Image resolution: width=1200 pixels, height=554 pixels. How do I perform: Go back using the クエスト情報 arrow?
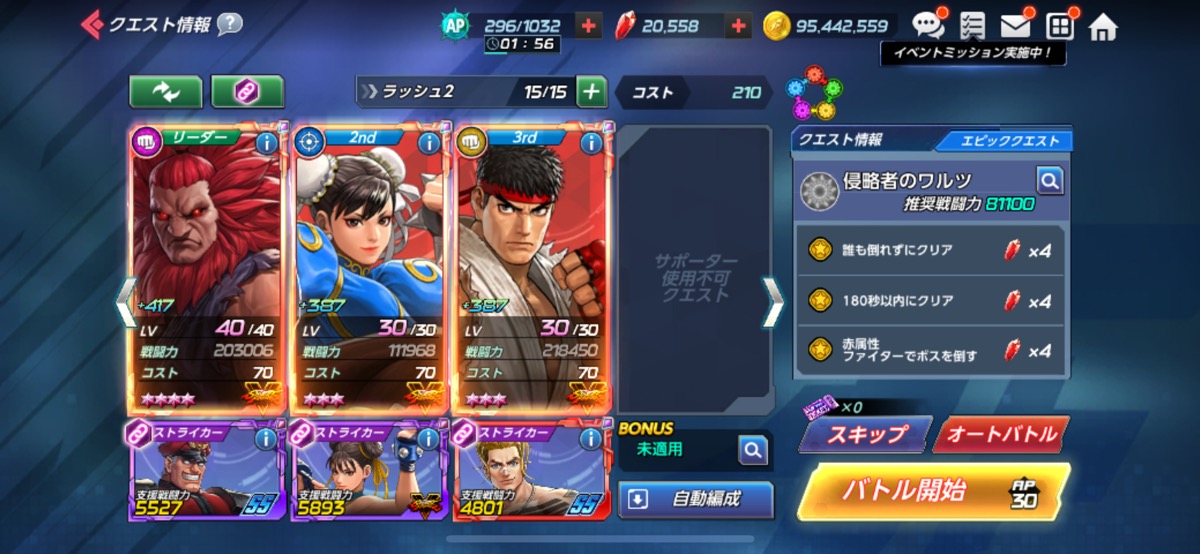[x=92, y=24]
